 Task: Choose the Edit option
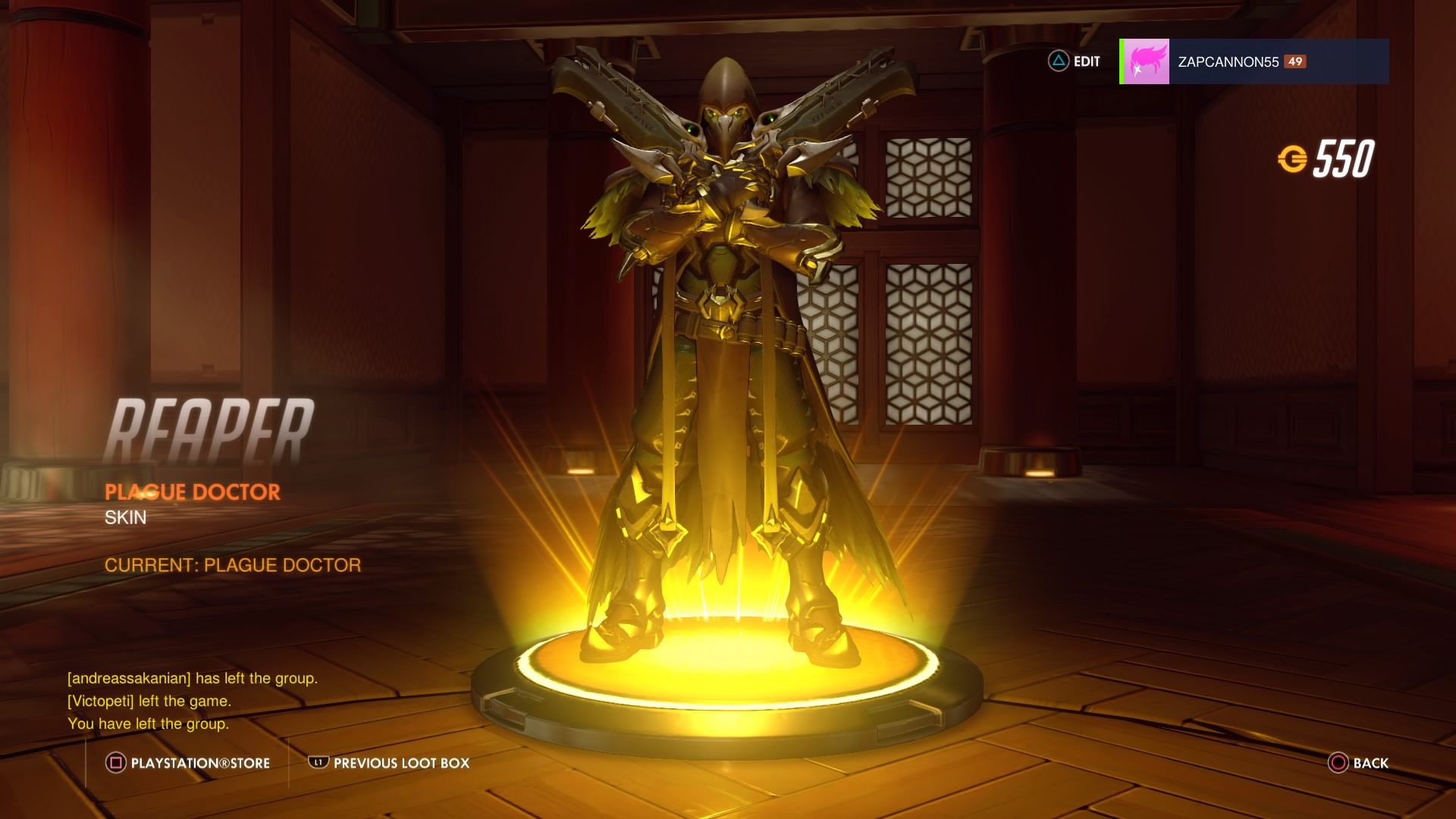pos(1075,61)
